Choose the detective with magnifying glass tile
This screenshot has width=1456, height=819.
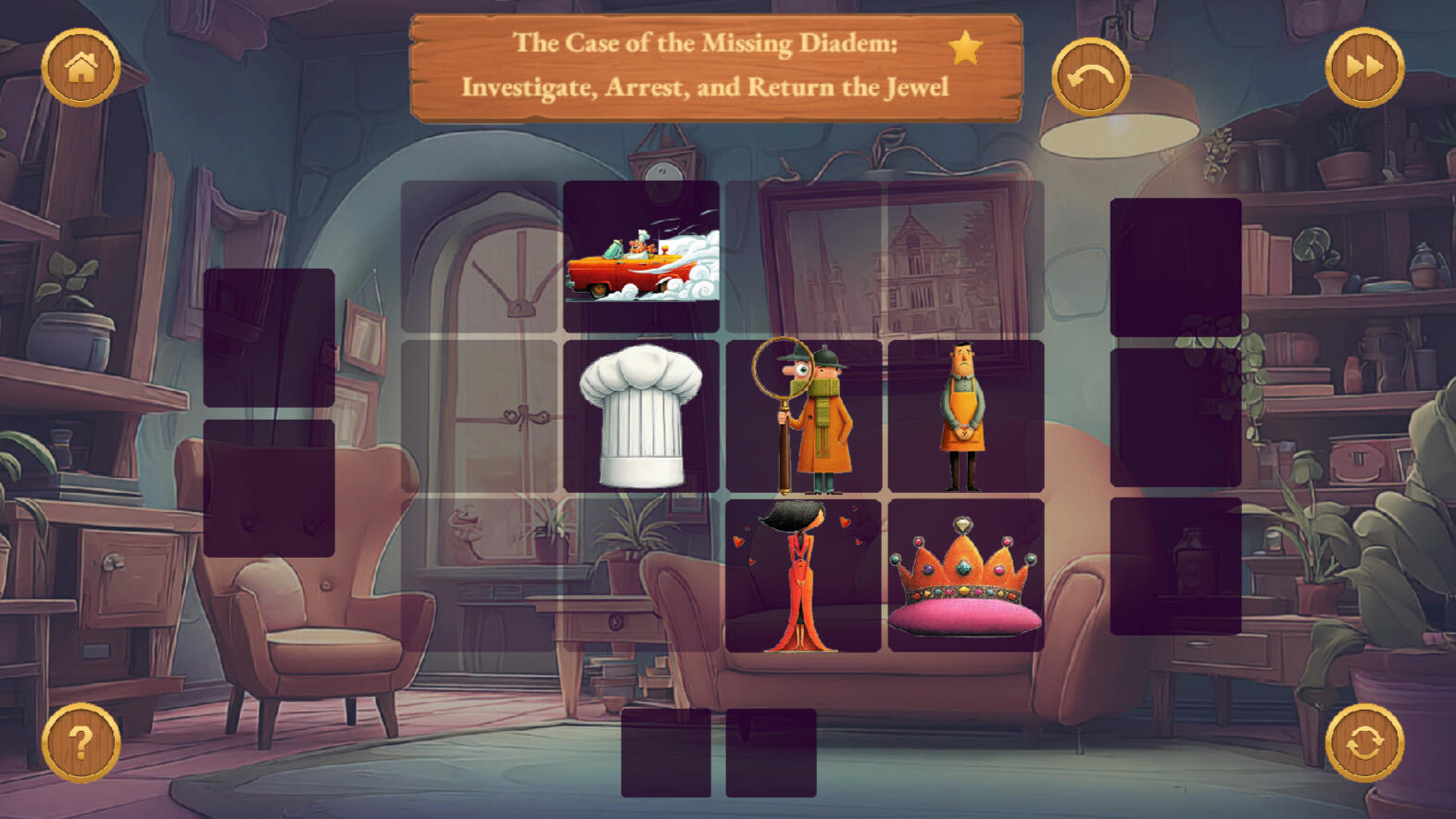click(x=803, y=416)
